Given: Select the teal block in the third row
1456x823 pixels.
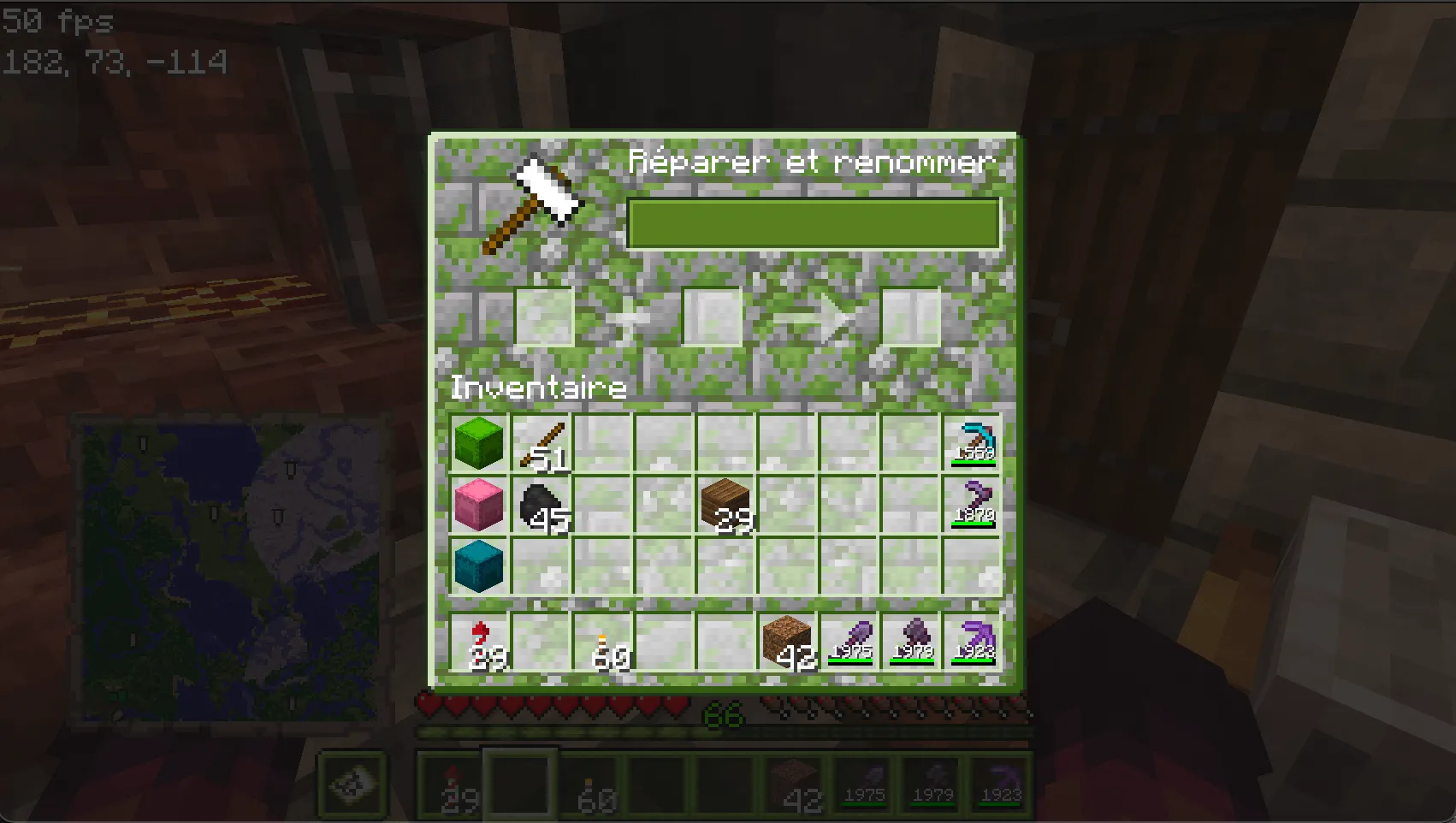Looking at the screenshot, I should pyautogui.click(x=479, y=564).
